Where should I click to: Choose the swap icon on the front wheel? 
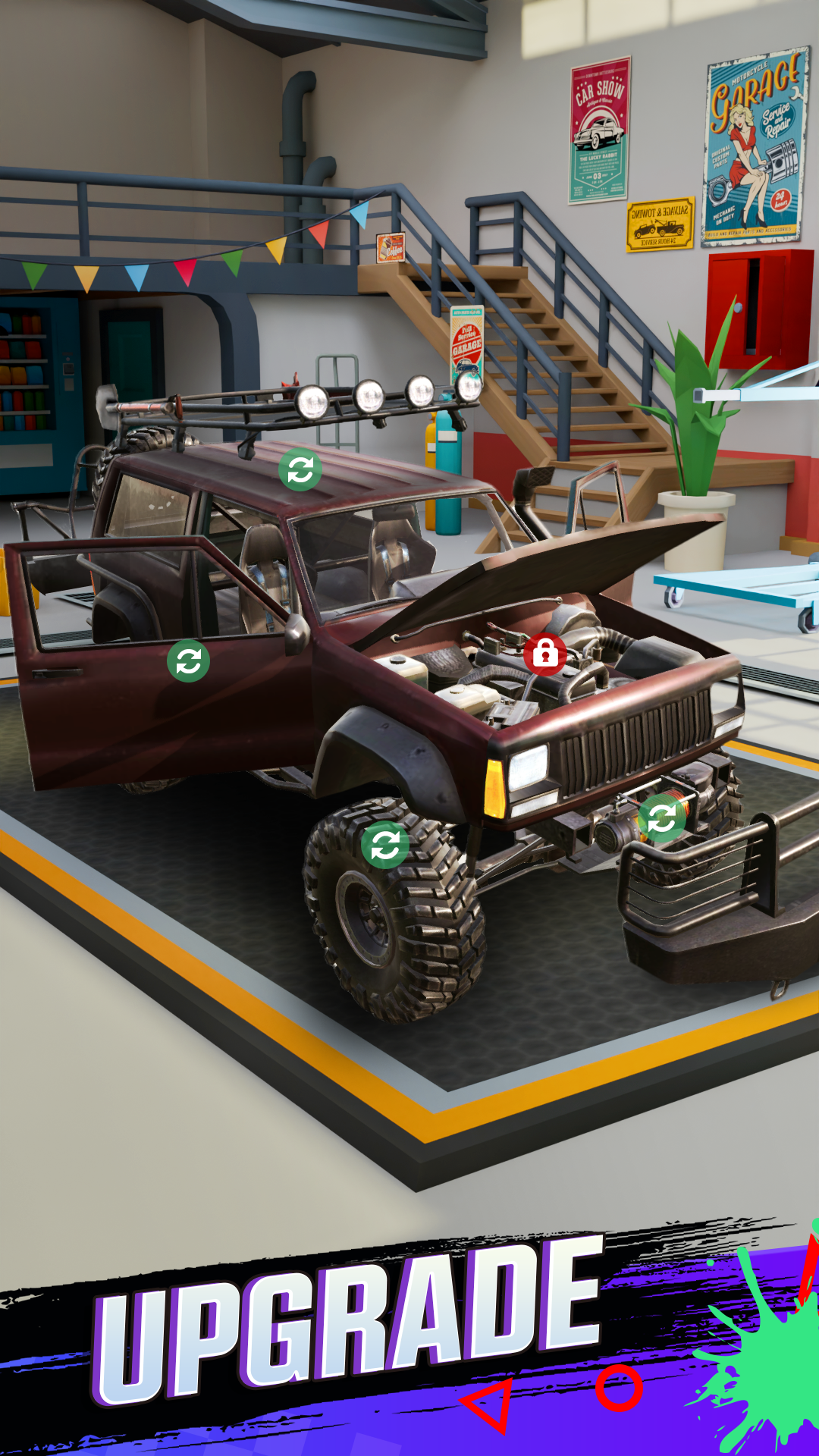(x=385, y=844)
